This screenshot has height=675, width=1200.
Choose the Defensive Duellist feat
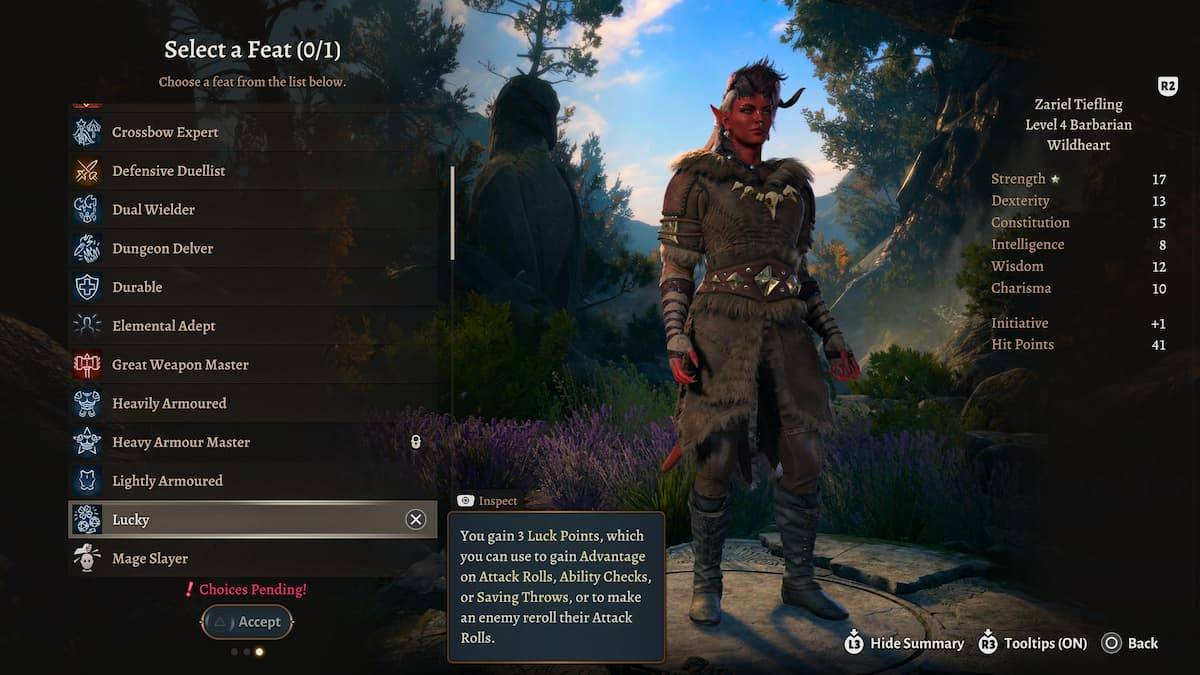[168, 171]
